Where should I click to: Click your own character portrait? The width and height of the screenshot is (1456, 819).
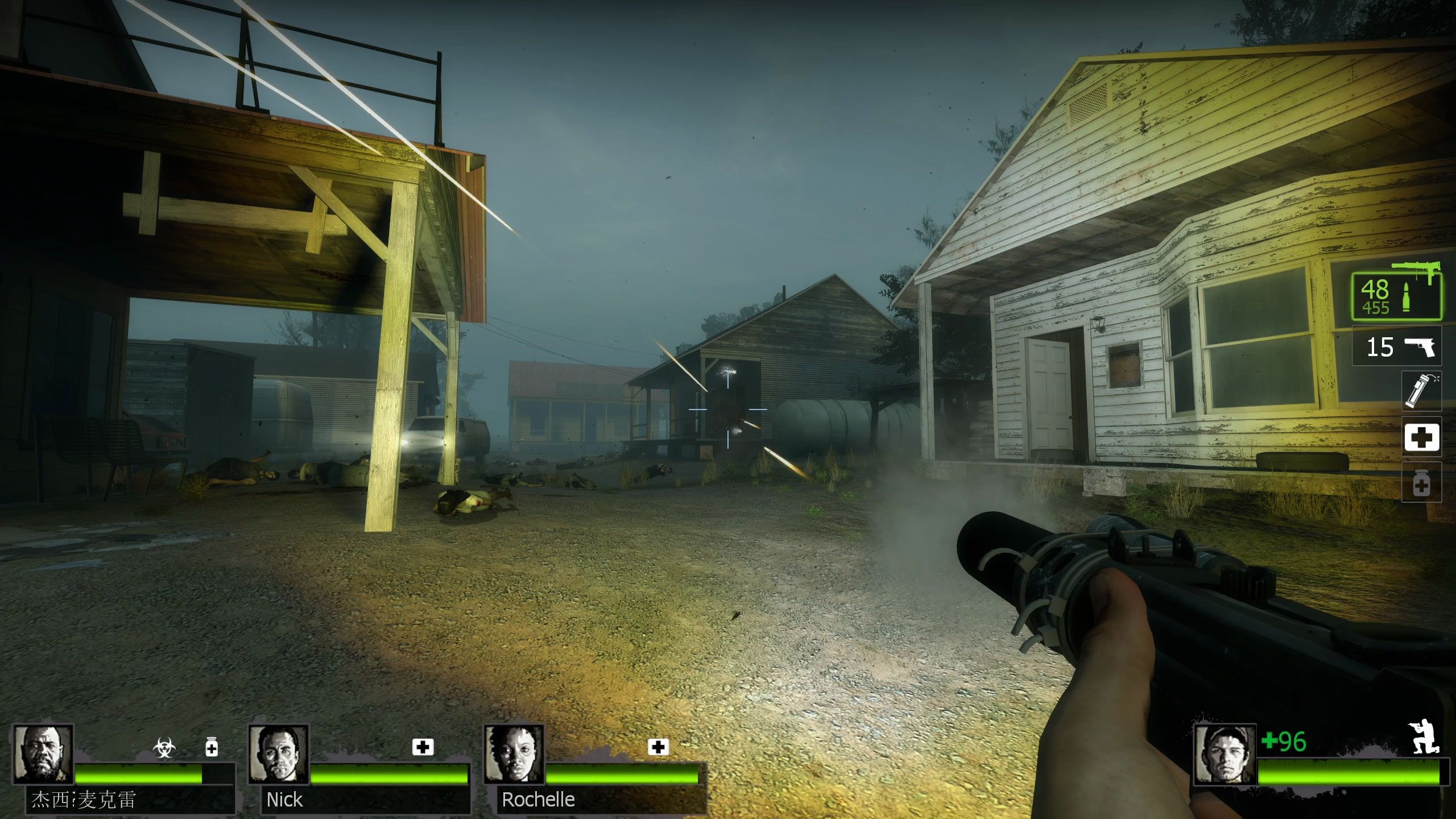point(1224,754)
